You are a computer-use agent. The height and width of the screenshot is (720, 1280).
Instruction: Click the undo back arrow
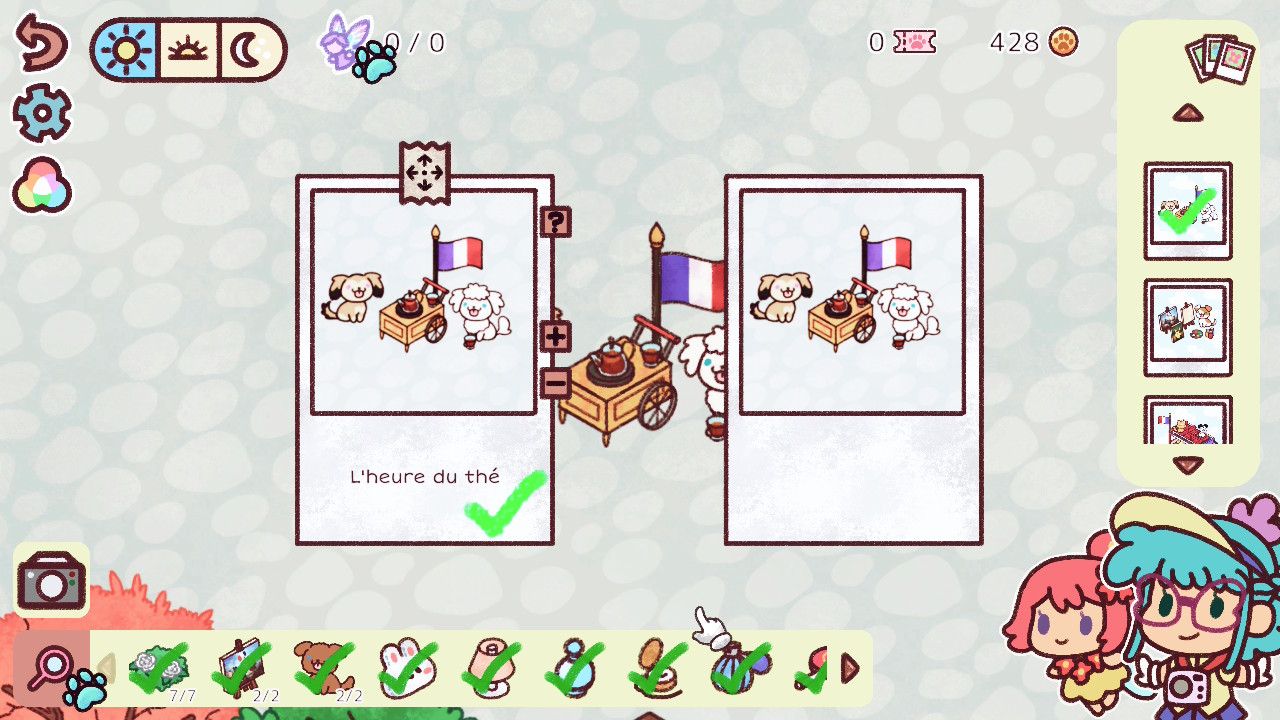point(41,42)
